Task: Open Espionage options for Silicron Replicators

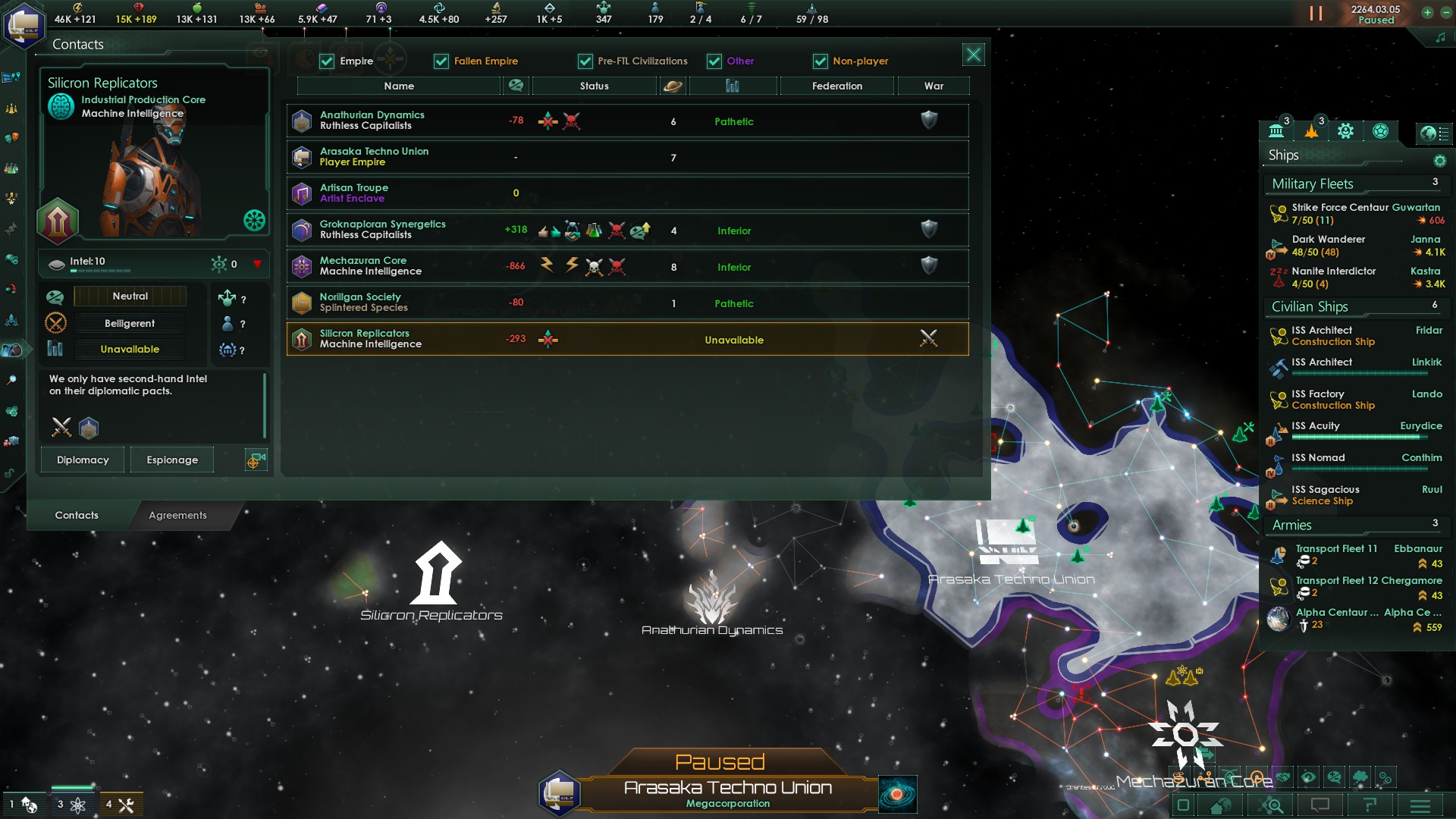Action: point(172,460)
